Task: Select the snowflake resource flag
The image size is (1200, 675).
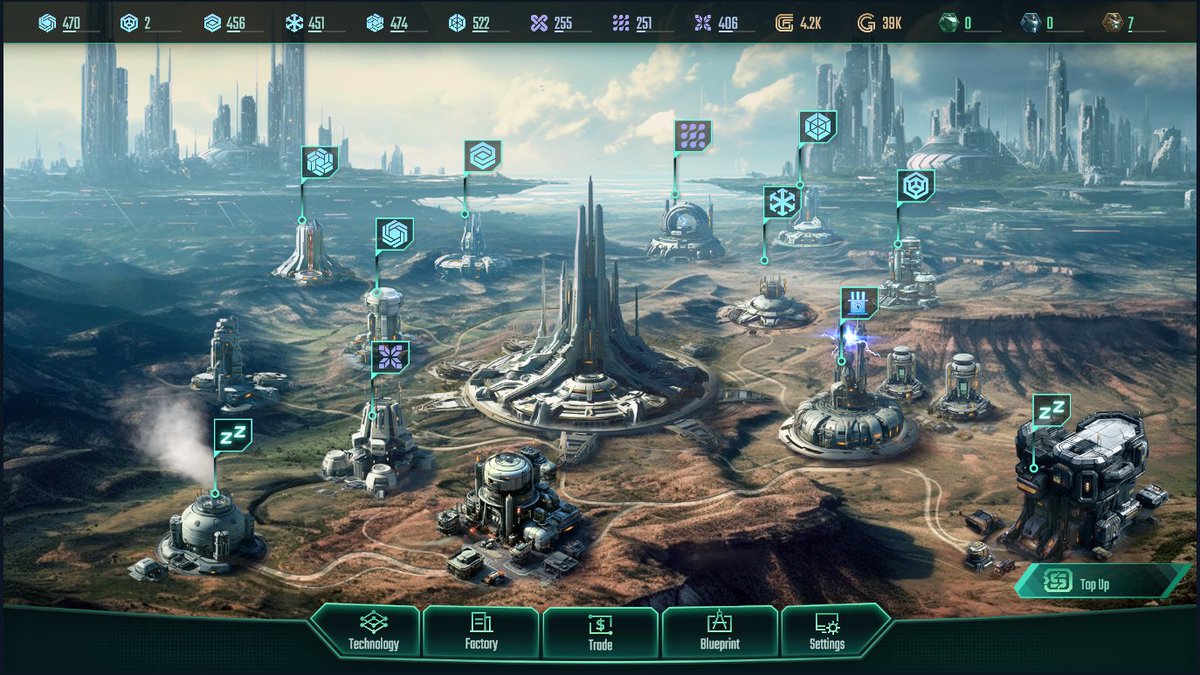Action: point(782,203)
